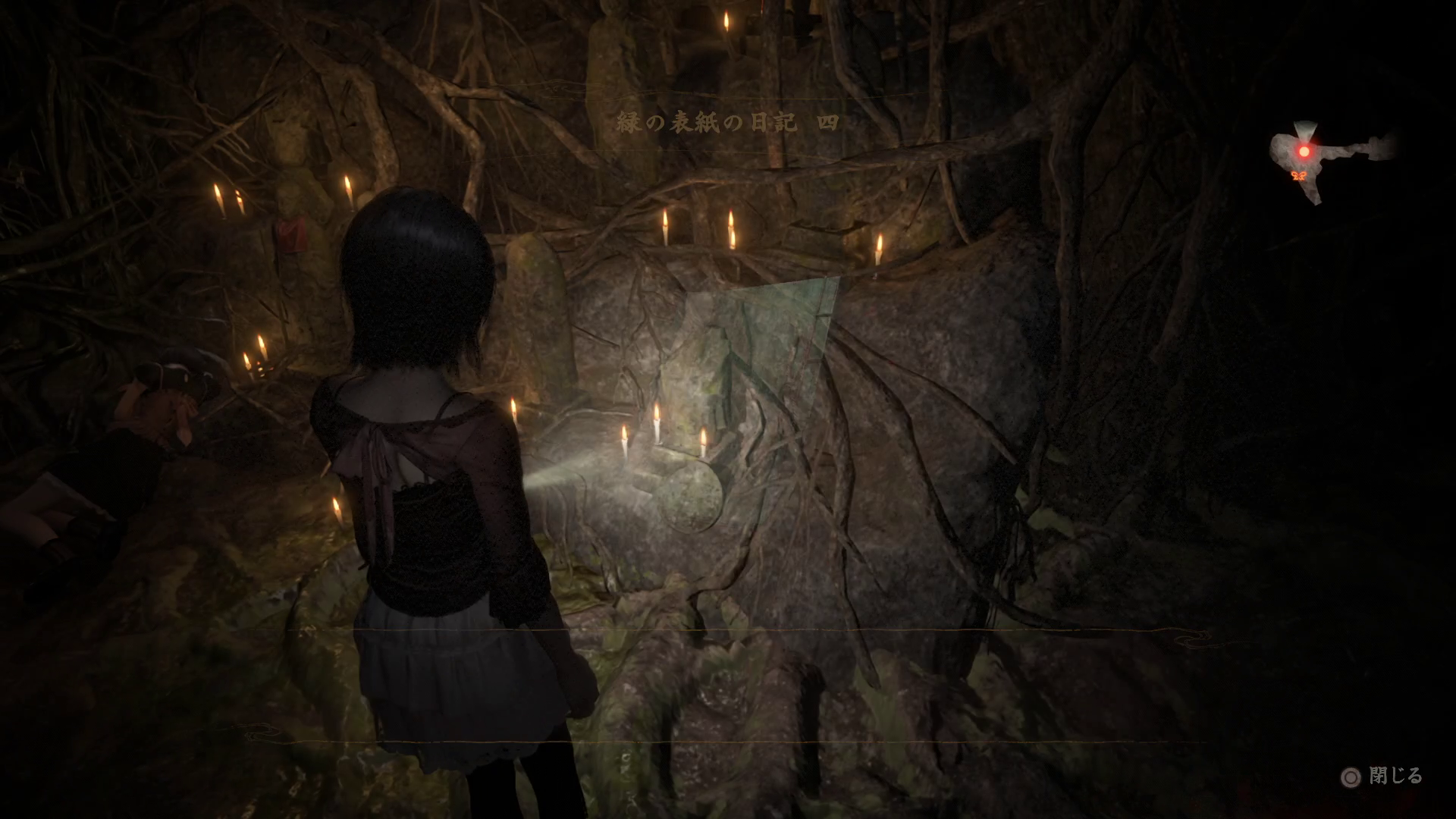The image size is (1456, 819).
Task: Close the diary with 閉じる
Action: [1382, 777]
